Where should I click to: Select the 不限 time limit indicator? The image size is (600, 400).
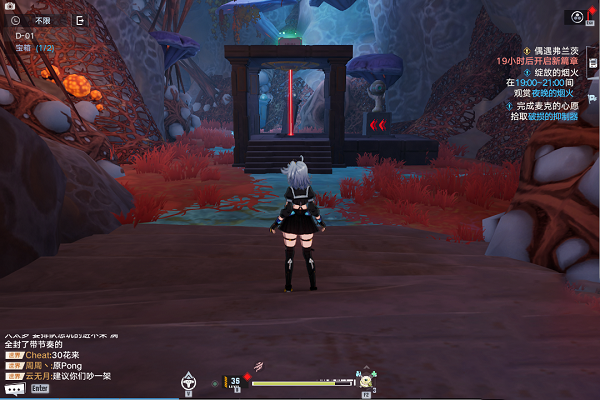click(x=43, y=19)
